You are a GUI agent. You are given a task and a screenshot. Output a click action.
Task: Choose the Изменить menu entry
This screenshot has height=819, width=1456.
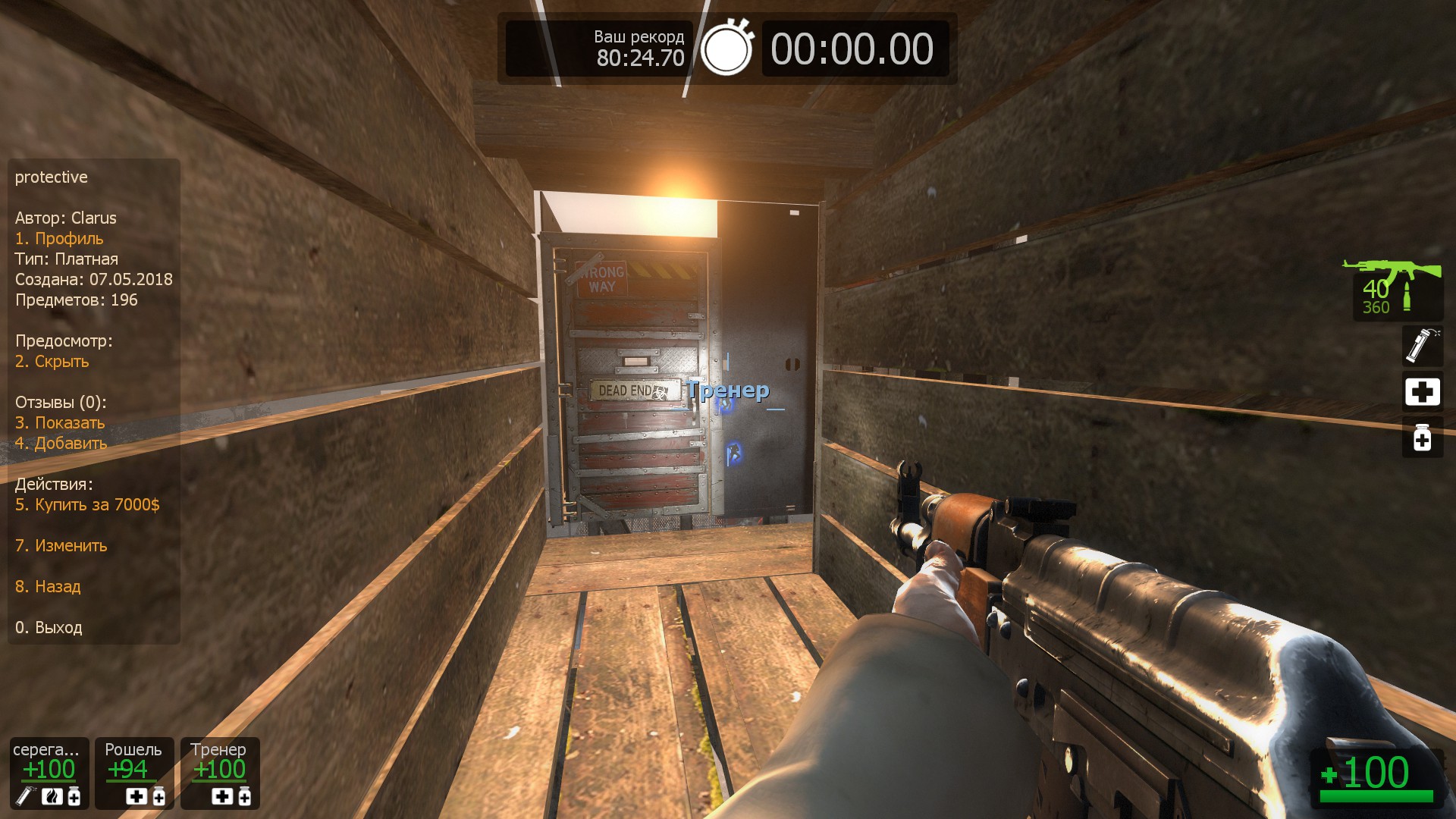(x=61, y=546)
